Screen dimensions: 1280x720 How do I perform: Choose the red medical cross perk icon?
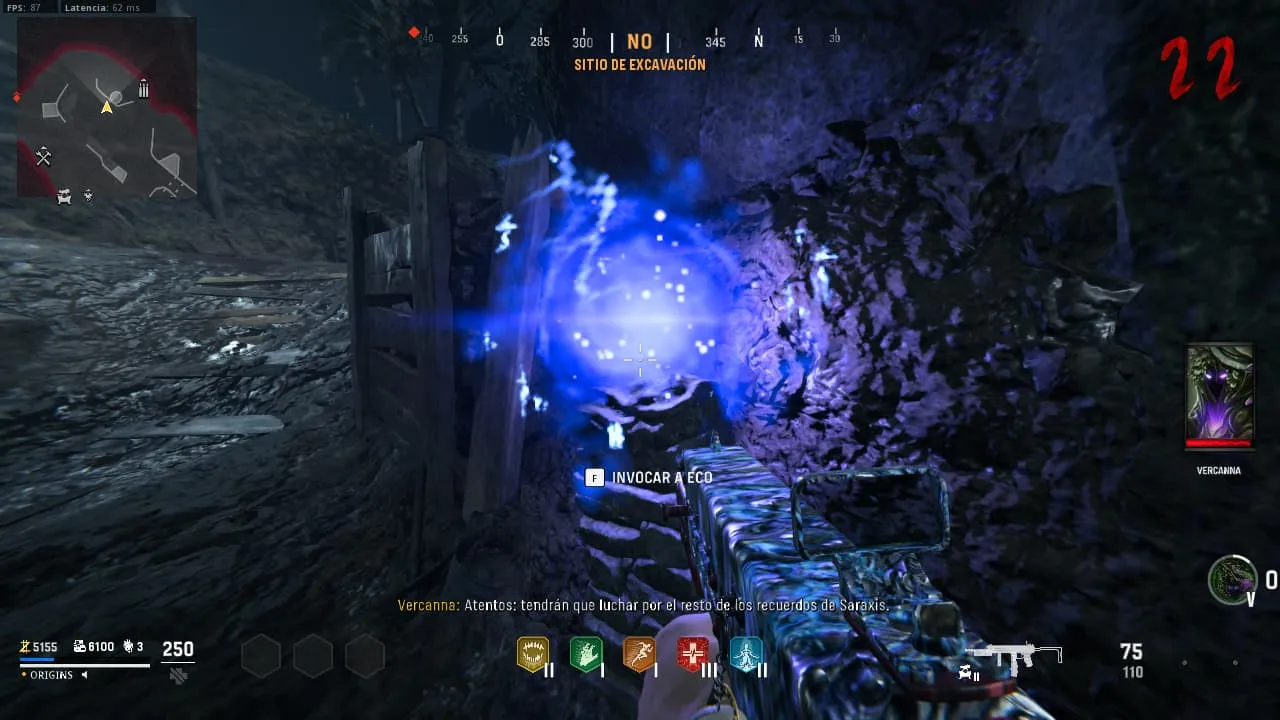pos(693,654)
